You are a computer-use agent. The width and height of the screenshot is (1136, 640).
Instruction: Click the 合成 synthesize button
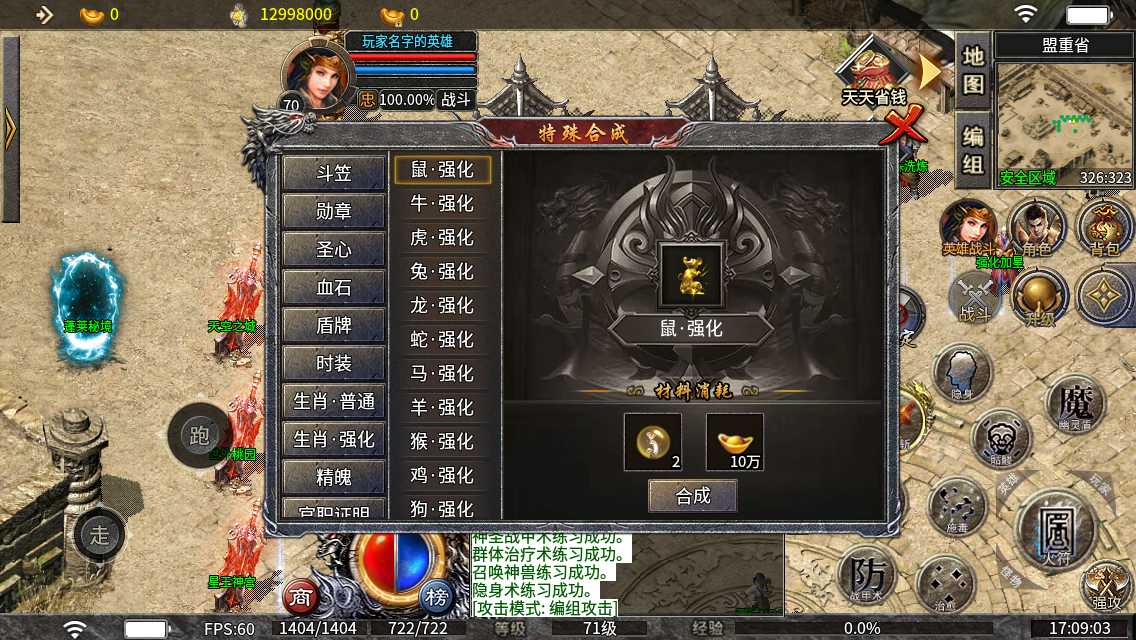click(x=692, y=496)
